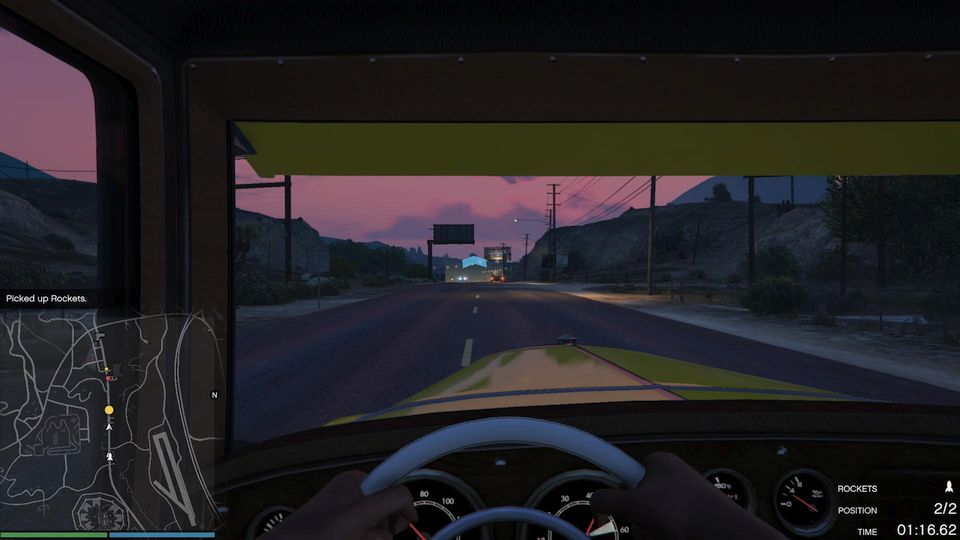This screenshot has height=540, width=960.
Task: Click the rocket blip on the minimap
Action: (109, 456)
